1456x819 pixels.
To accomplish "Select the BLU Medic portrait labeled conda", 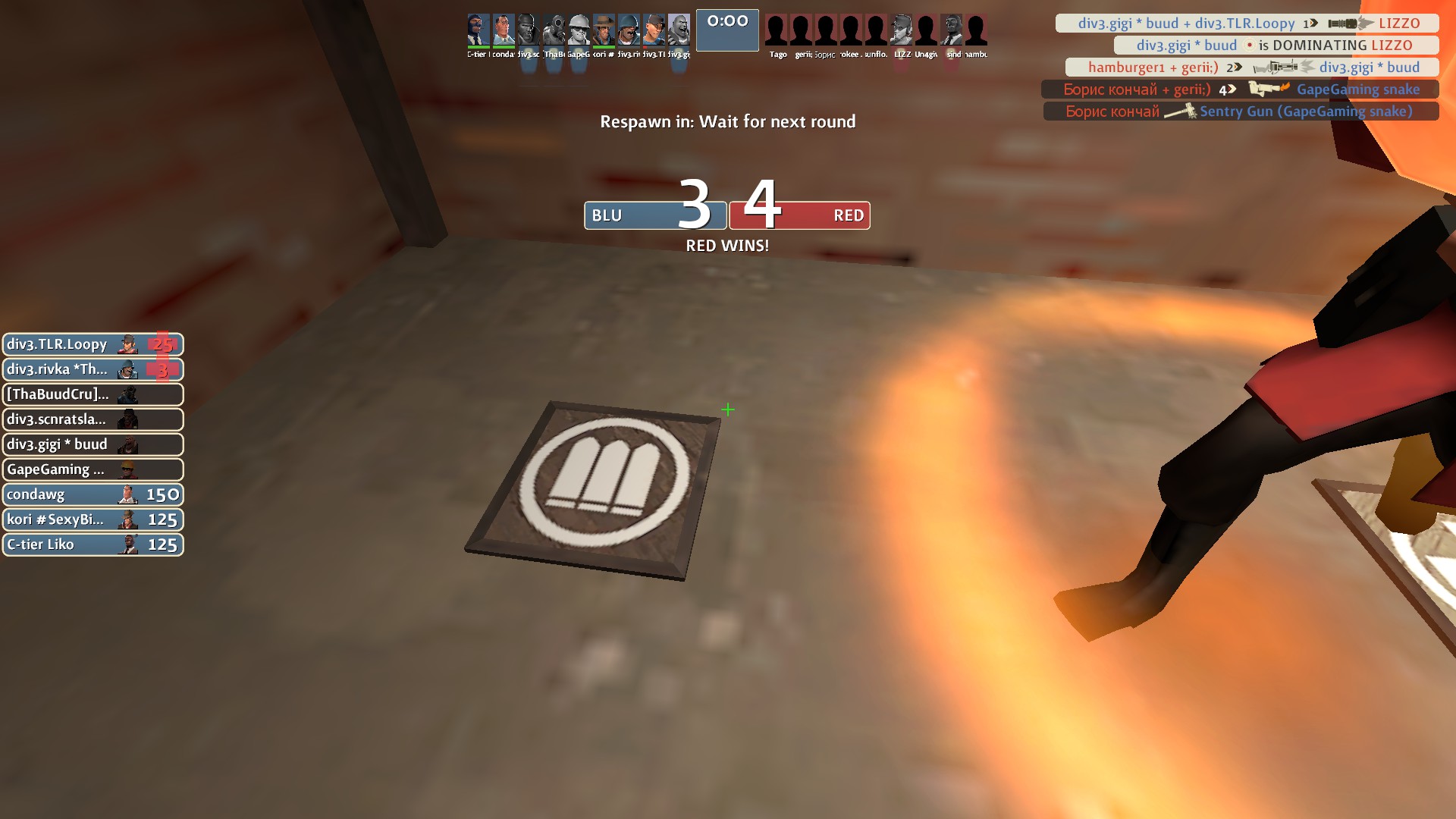I will pyautogui.click(x=503, y=32).
